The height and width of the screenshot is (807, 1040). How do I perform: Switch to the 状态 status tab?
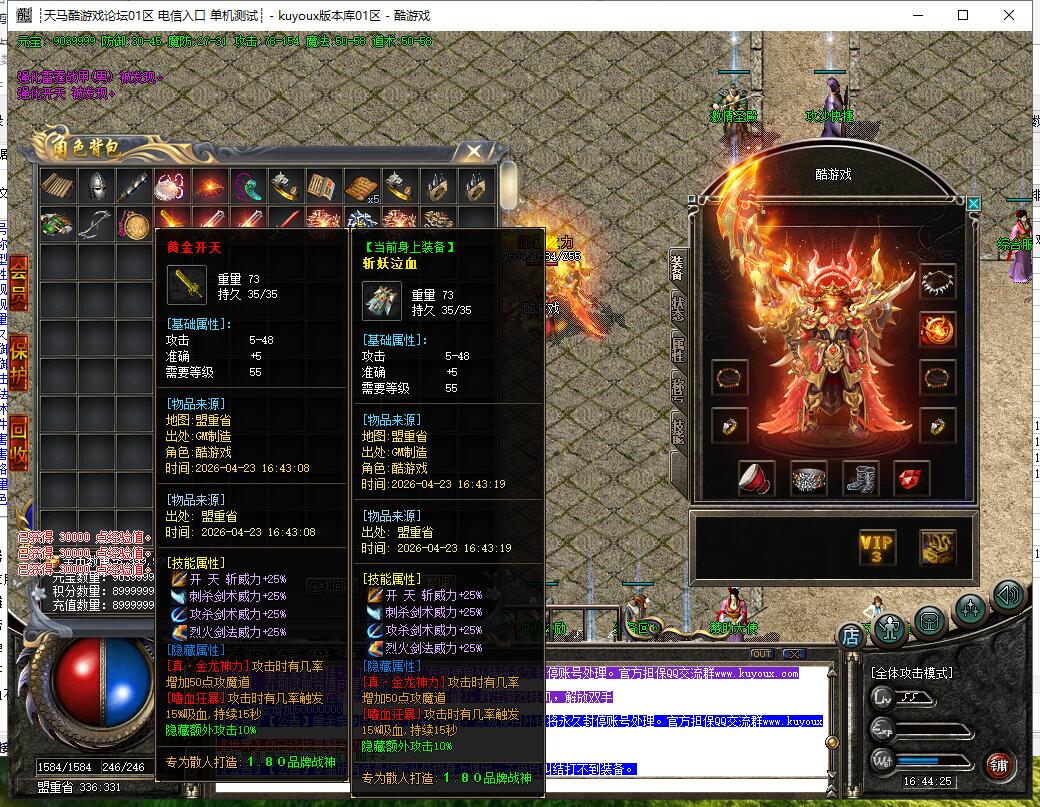678,308
